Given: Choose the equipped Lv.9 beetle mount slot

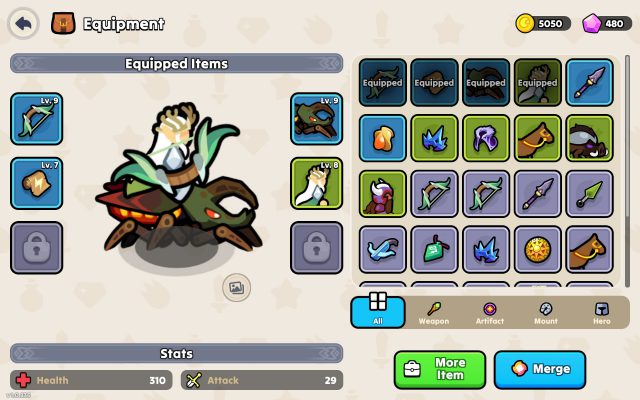Looking at the screenshot, I should click(317, 118).
